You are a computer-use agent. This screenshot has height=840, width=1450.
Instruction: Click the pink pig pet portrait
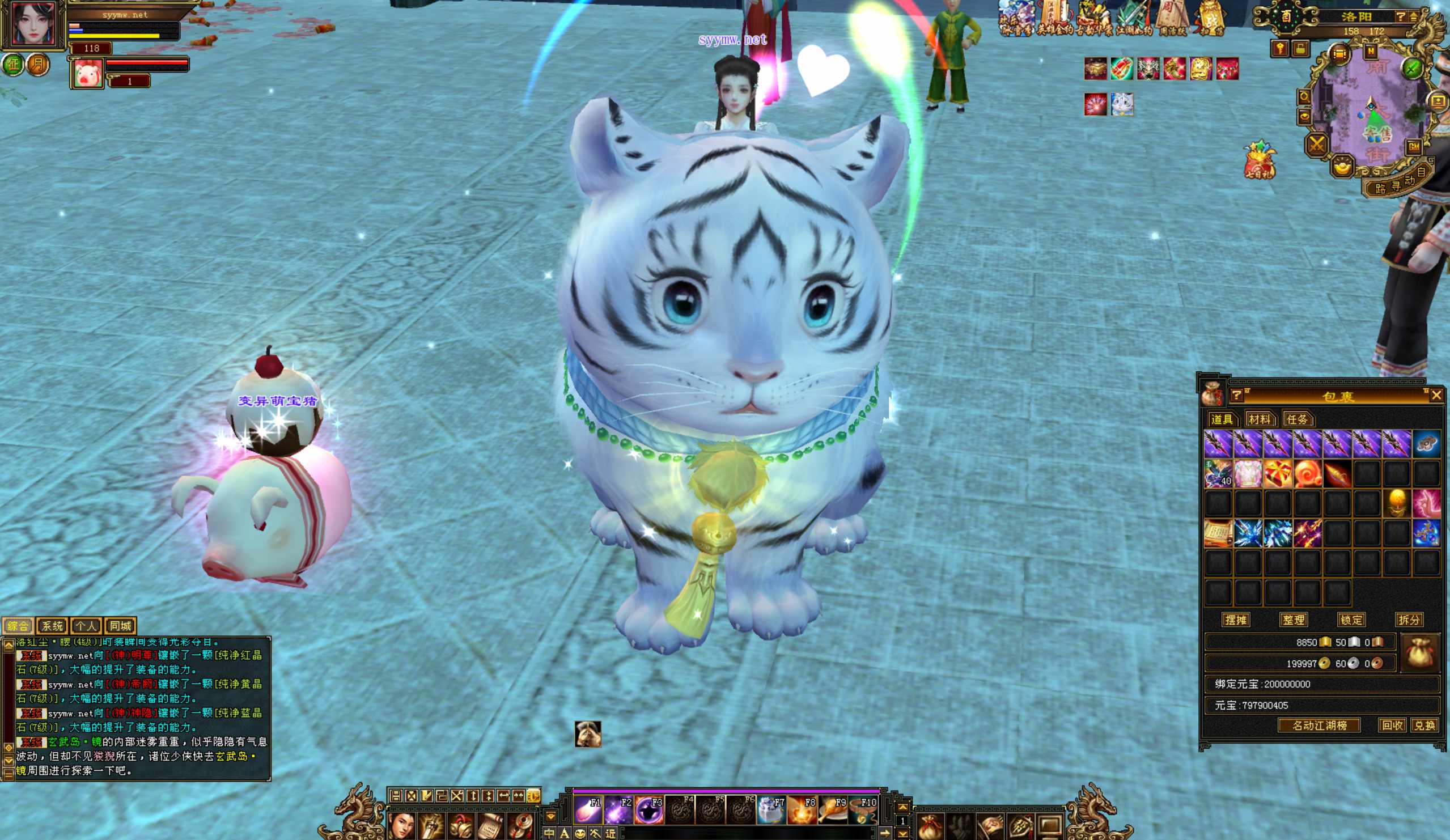pyautogui.click(x=87, y=74)
